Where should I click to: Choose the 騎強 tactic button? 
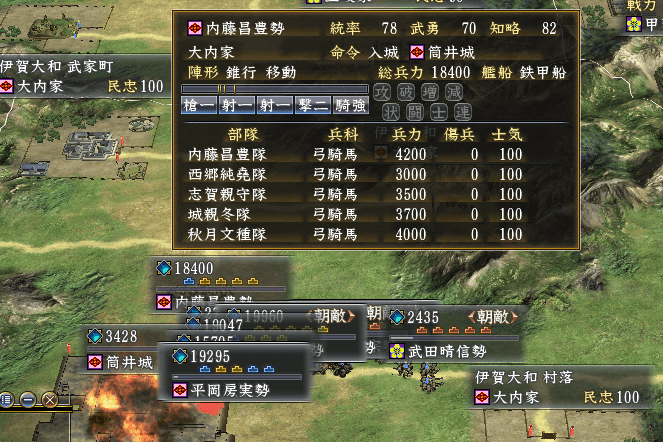(350, 106)
